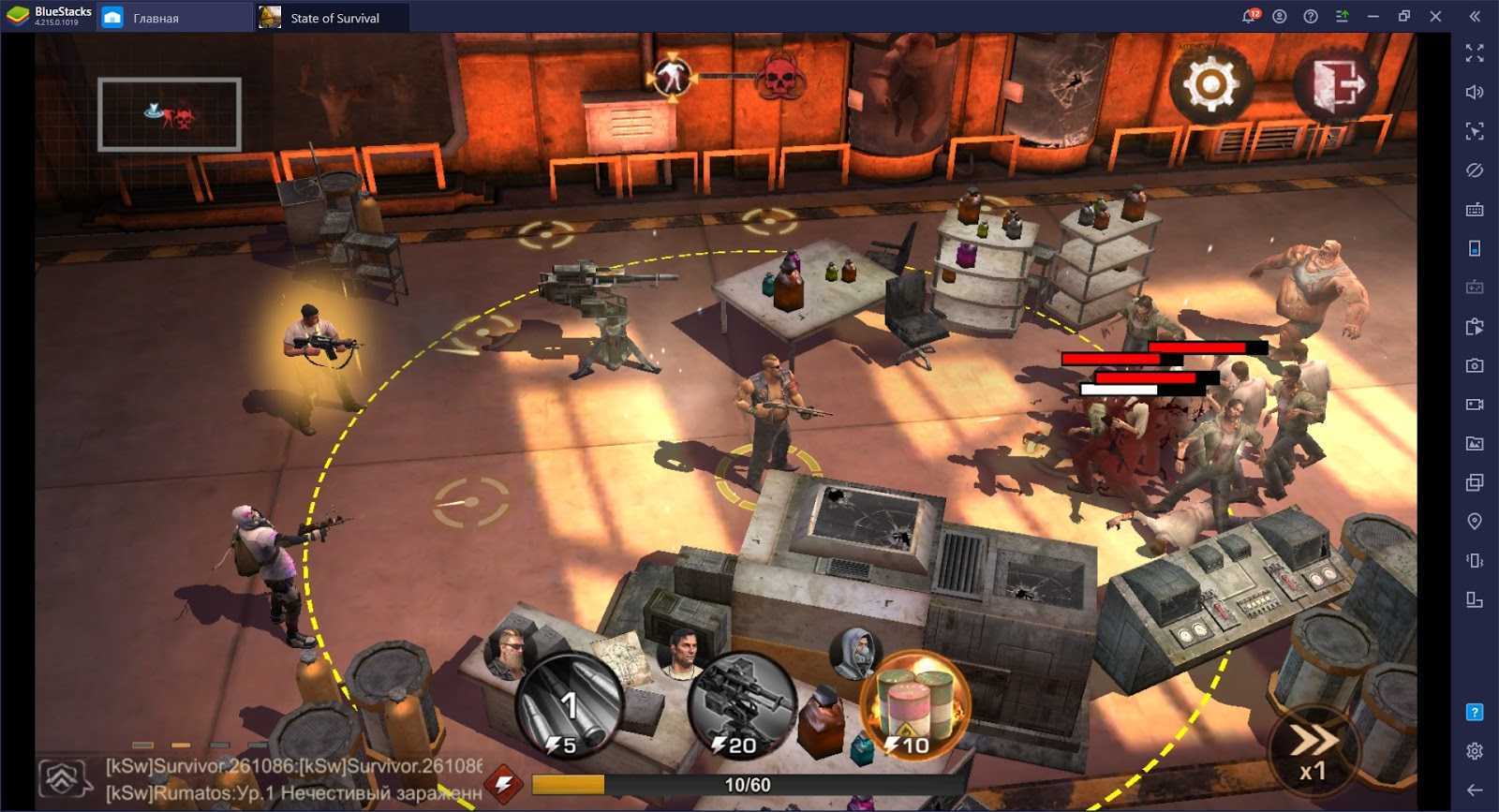The width and height of the screenshot is (1499, 812).
Task: Toggle the x1 battle speed button
Action: tap(1312, 752)
